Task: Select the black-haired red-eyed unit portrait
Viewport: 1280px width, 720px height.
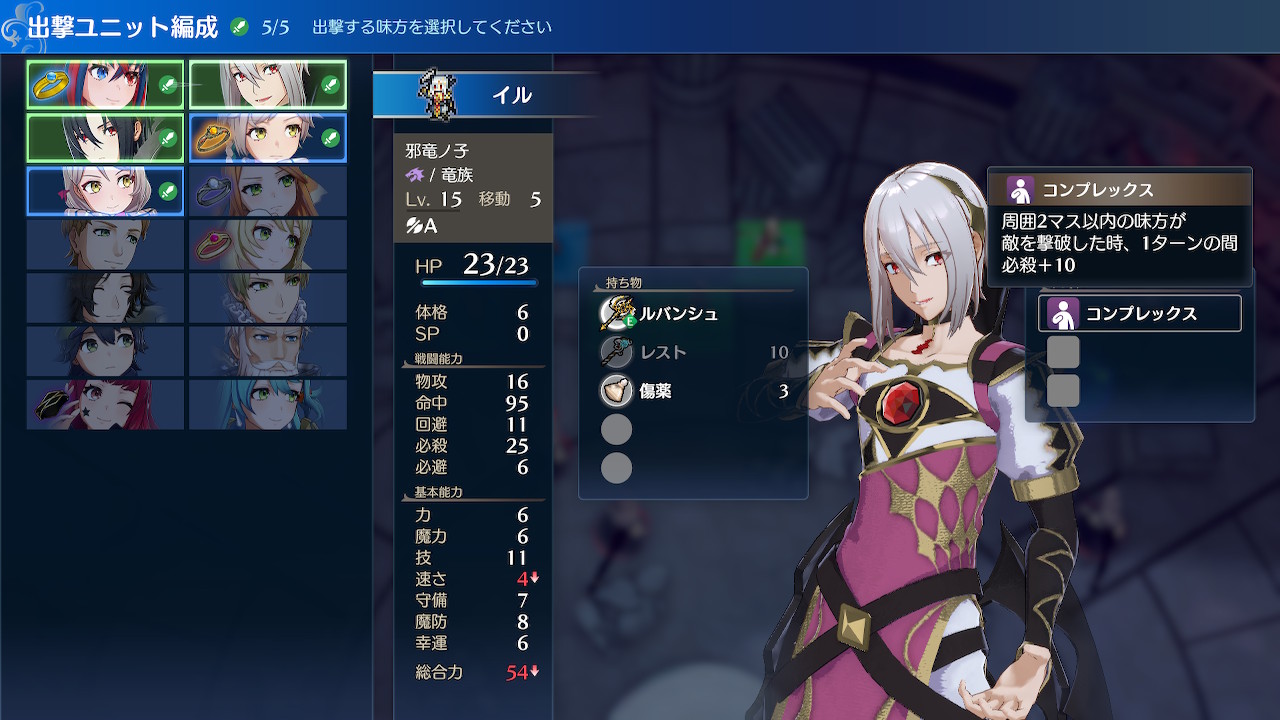Action: [x=105, y=138]
